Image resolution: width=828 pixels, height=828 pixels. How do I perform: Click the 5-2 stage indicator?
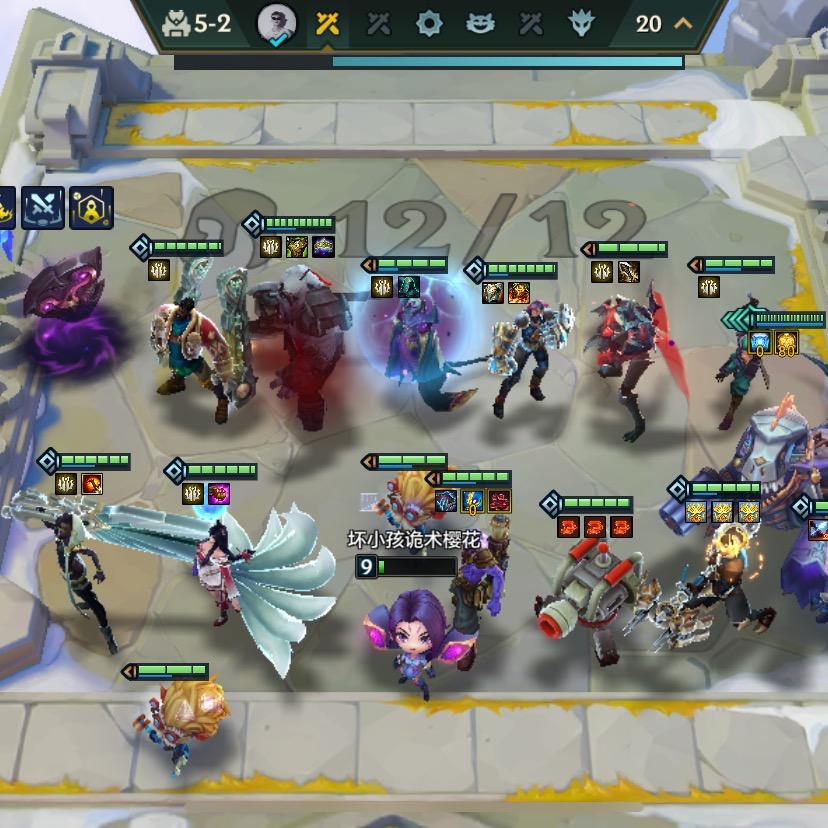point(199,23)
